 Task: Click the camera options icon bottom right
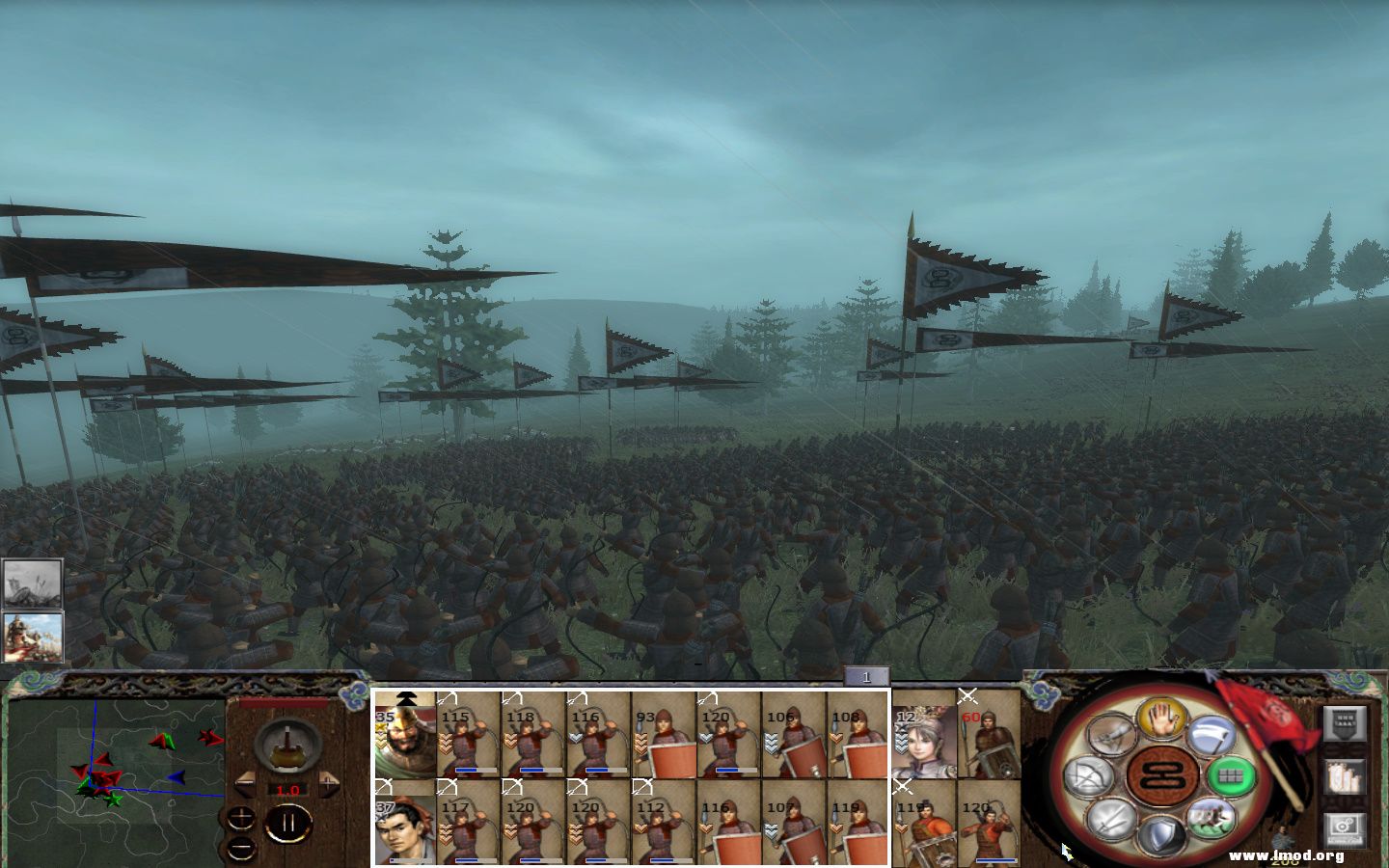1344,826
